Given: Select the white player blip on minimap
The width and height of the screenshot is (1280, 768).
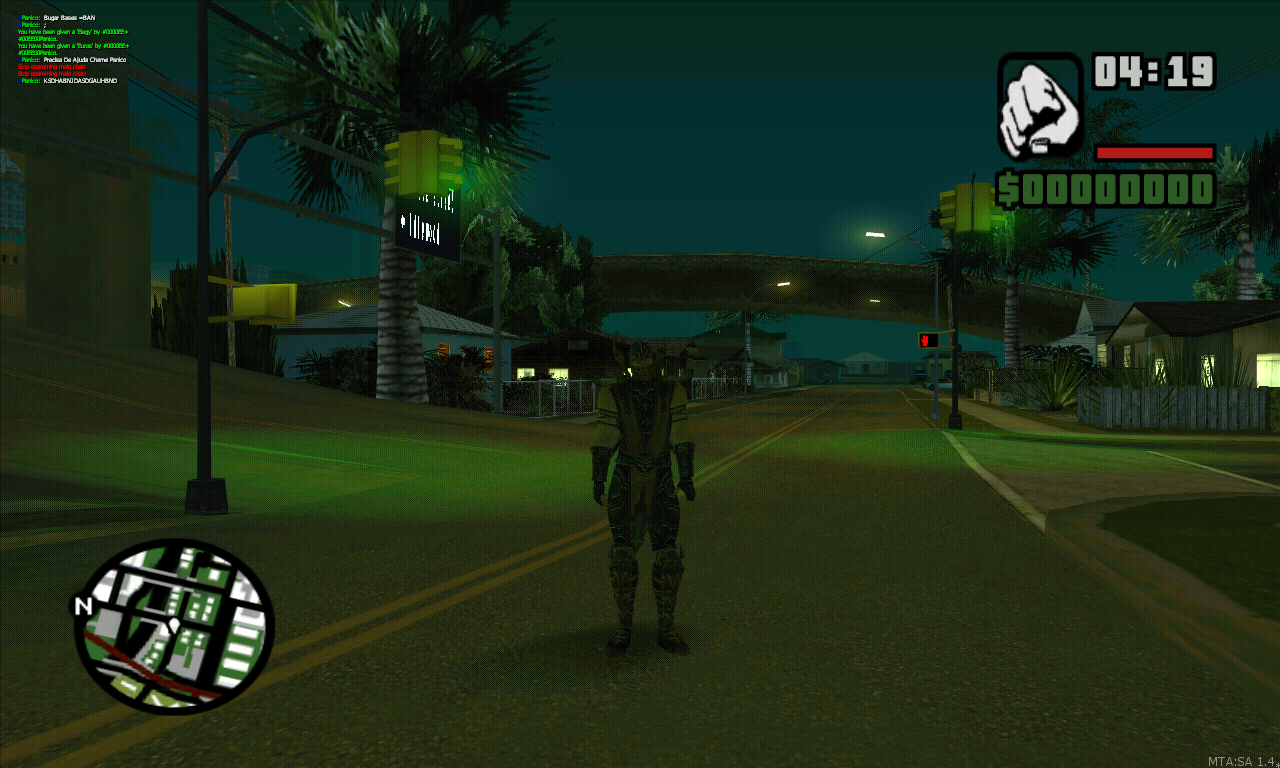Looking at the screenshot, I should (172, 622).
